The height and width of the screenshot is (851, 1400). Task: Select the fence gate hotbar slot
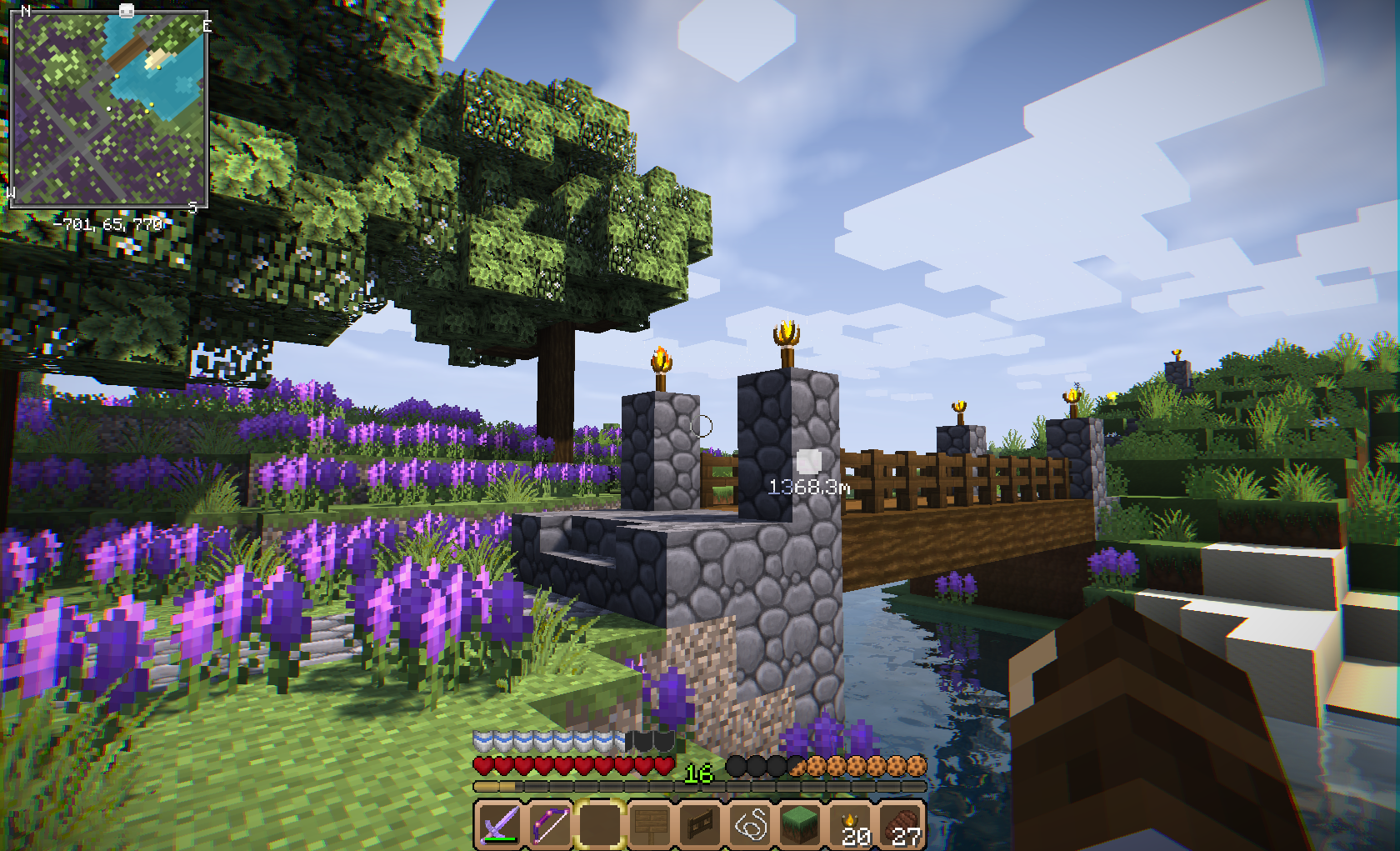tap(700, 825)
